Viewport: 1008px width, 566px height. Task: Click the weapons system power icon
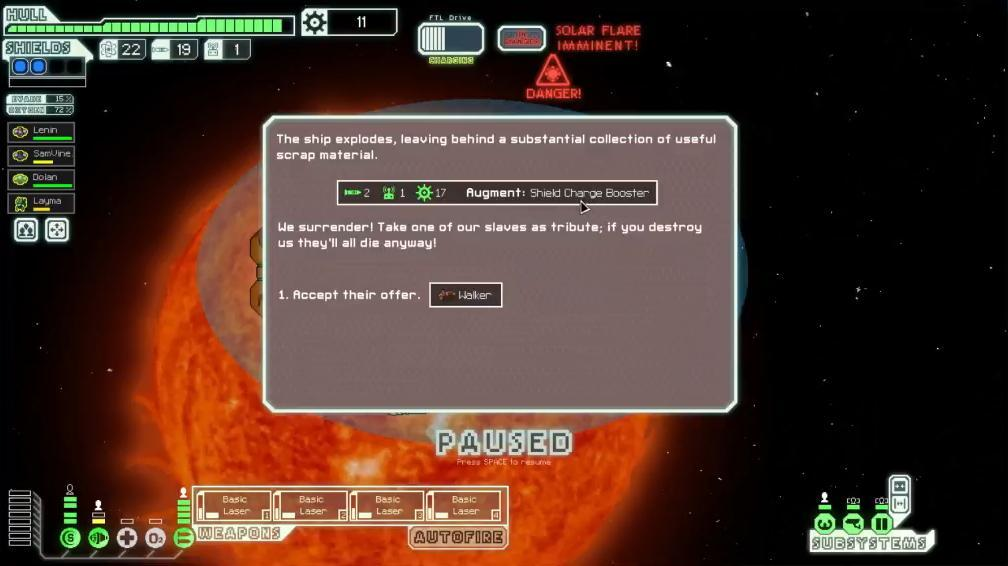(x=183, y=538)
